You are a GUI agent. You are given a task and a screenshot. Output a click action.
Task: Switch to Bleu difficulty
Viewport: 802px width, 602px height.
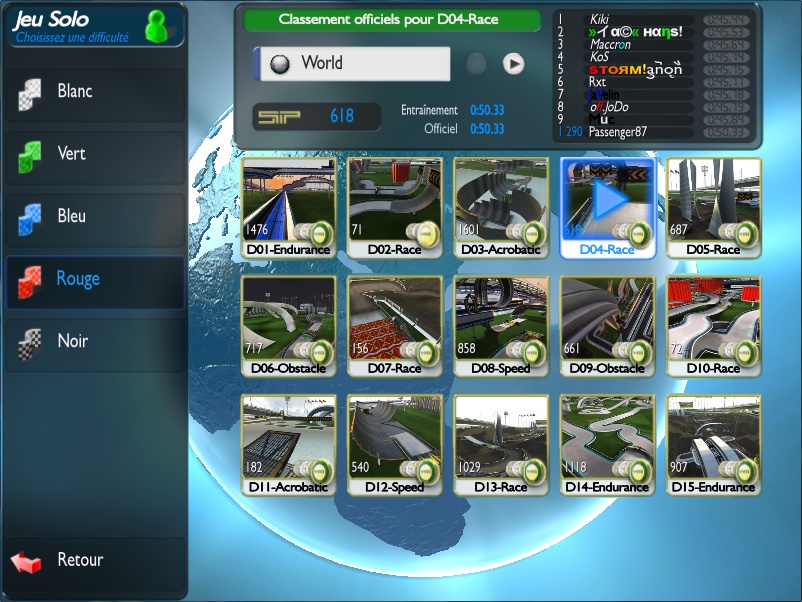[x=94, y=217]
